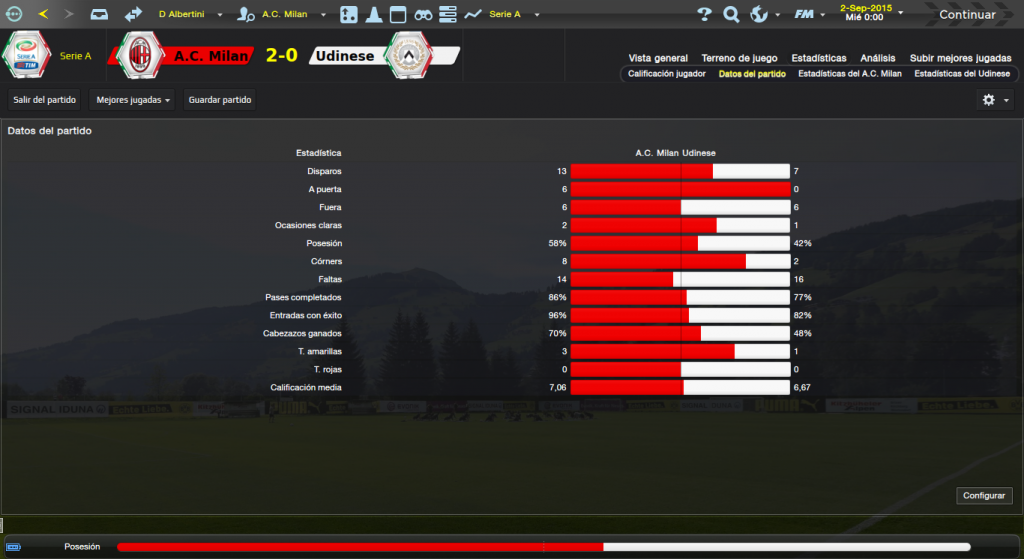Click the Configurar button

pos(984,496)
